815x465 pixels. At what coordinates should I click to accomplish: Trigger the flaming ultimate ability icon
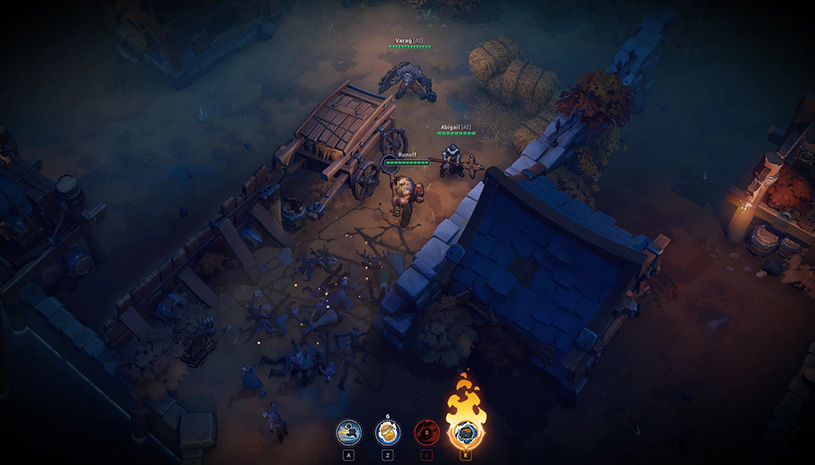[465, 431]
